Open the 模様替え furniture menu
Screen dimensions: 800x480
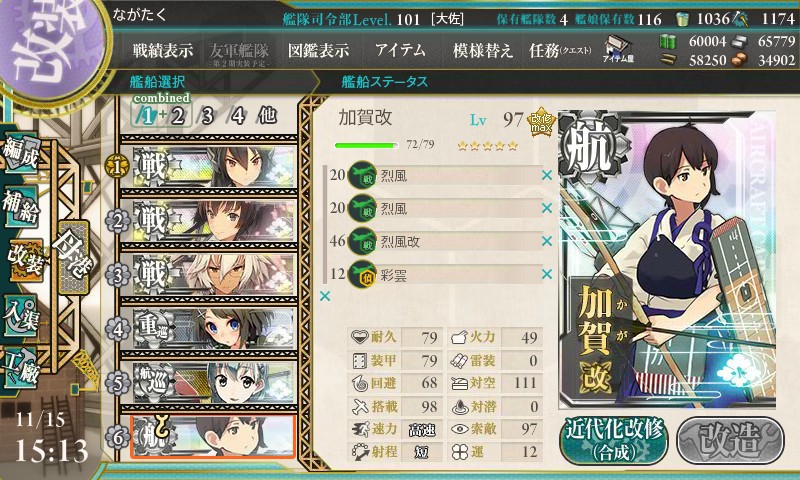(483, 50)
